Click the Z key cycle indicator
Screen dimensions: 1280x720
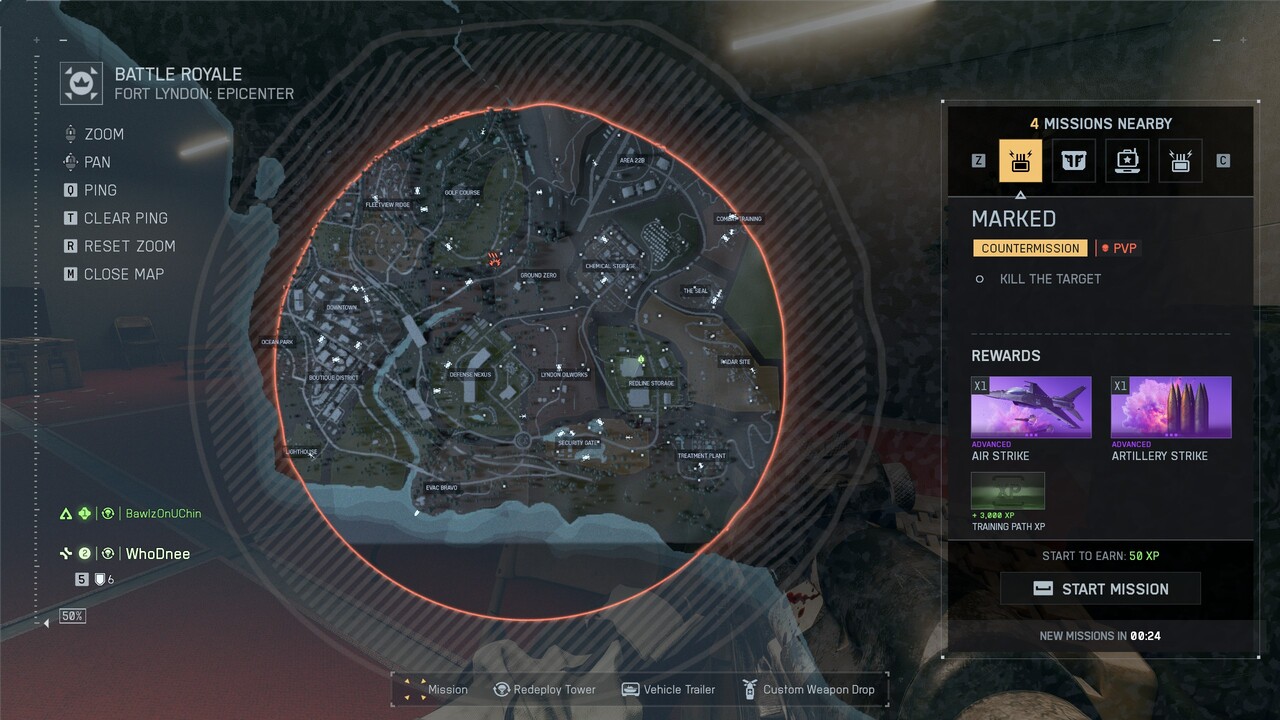[978, 161]
